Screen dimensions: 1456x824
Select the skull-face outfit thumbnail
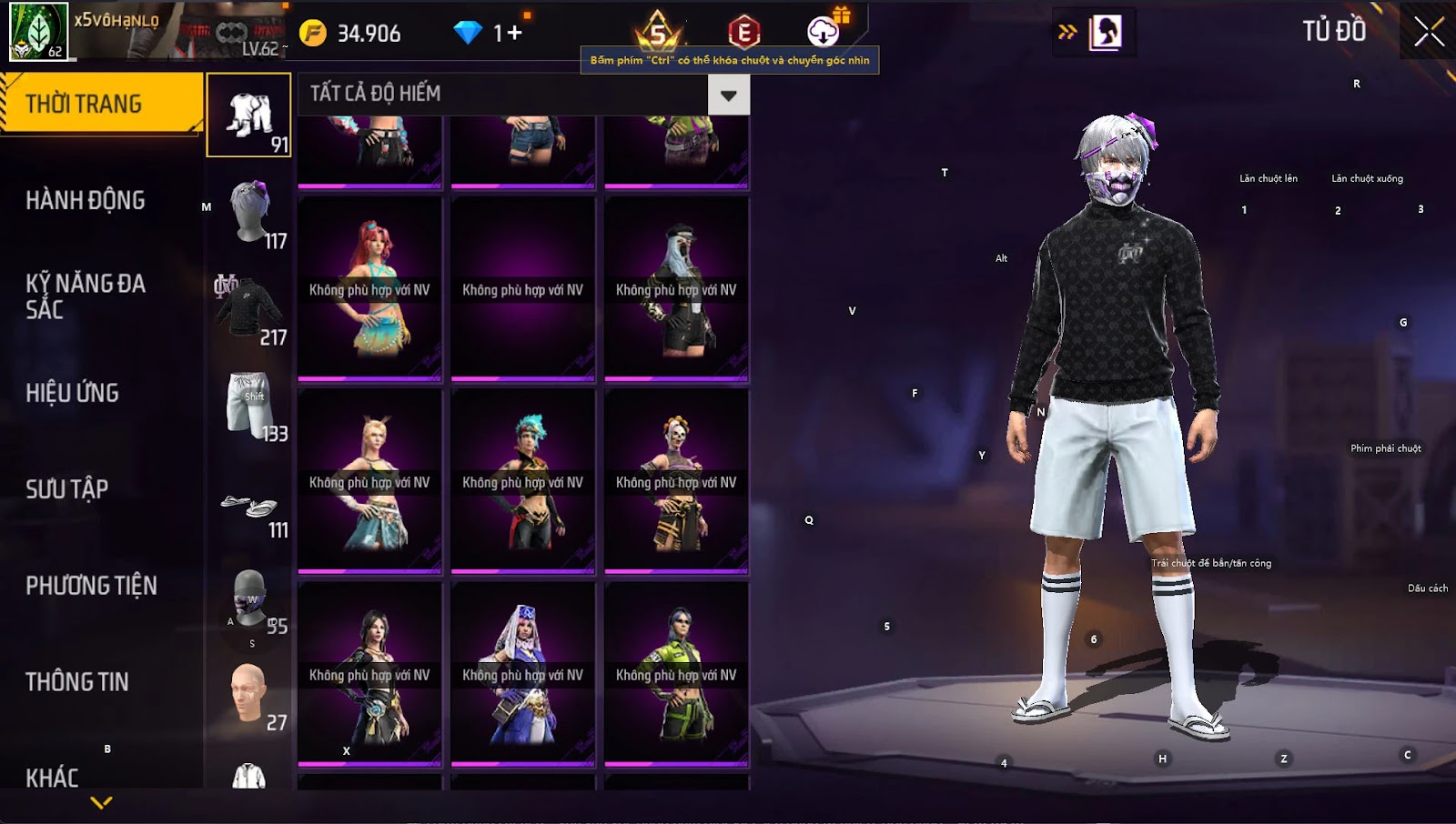point(676,482)
